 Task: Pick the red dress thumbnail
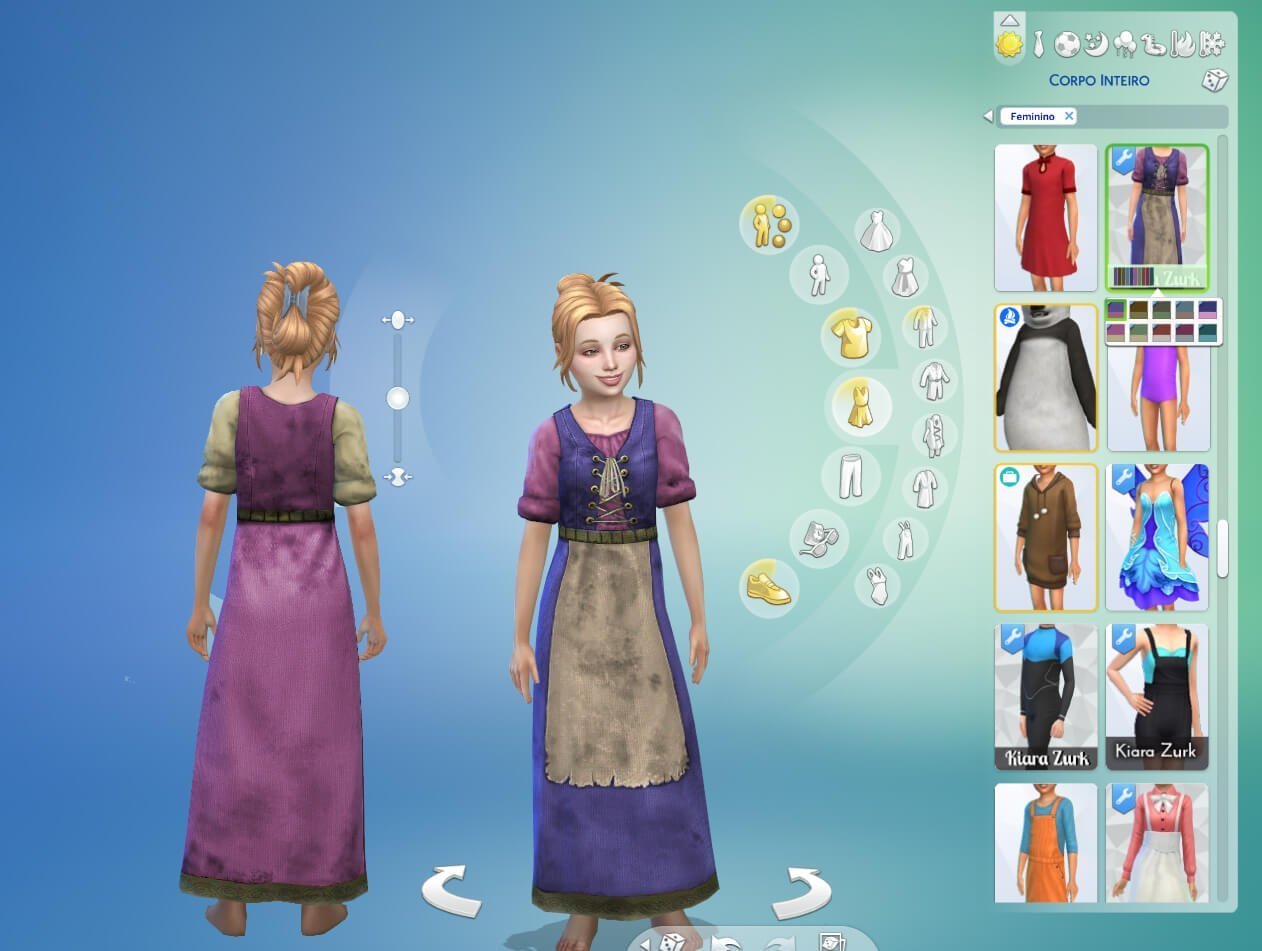pos(1045,218)
